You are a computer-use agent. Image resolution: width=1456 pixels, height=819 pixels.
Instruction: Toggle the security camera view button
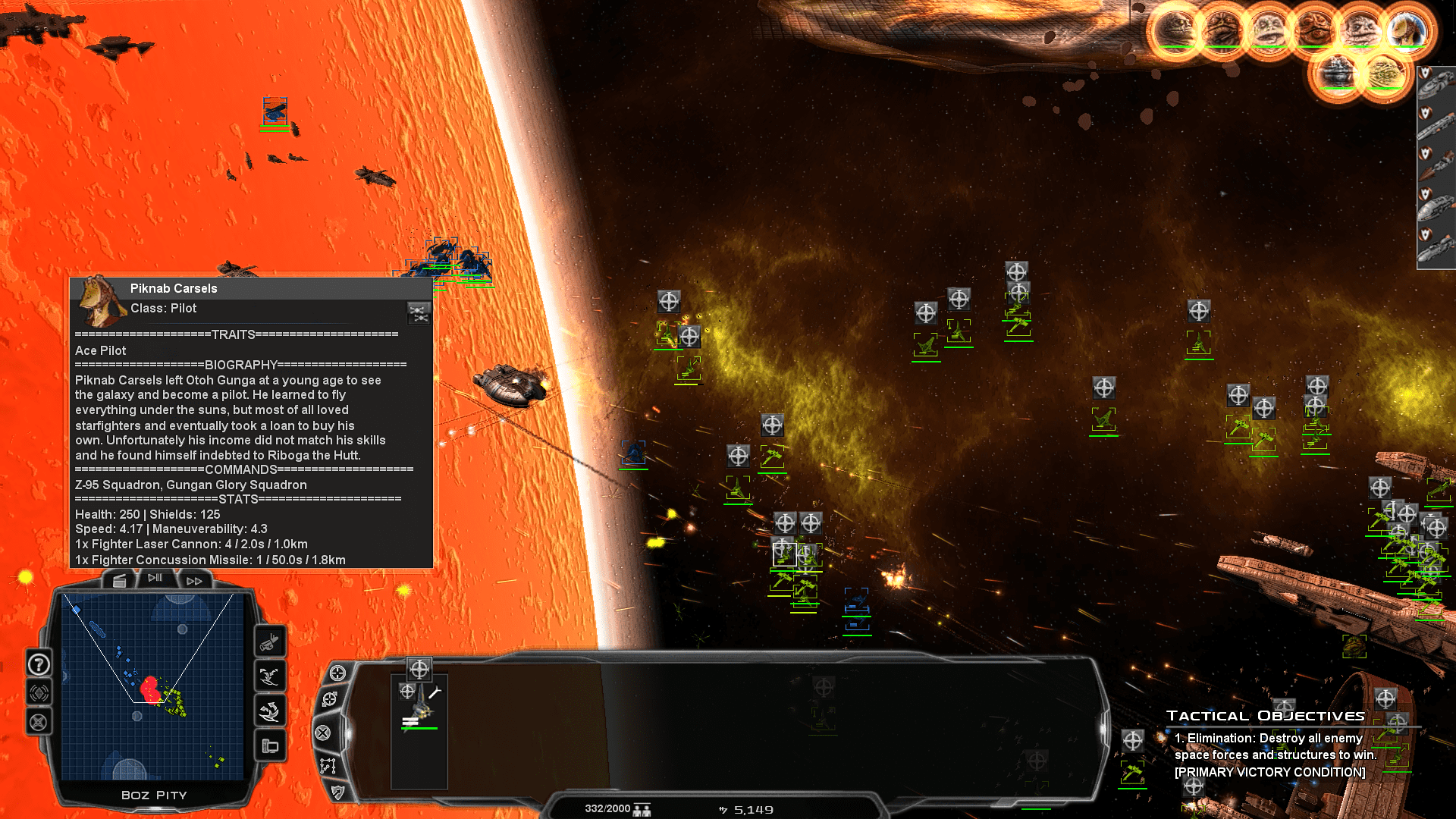269,643
